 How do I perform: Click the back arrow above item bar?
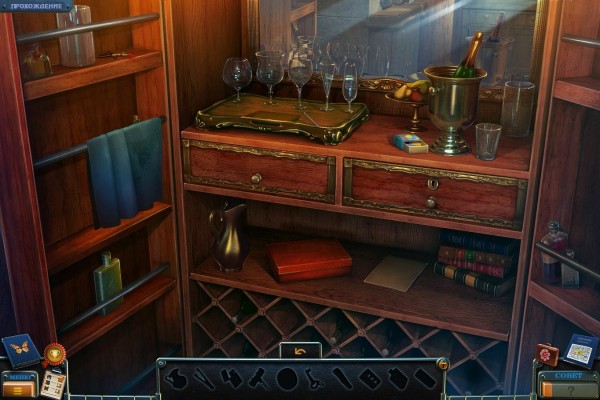[x=300, y=351]
